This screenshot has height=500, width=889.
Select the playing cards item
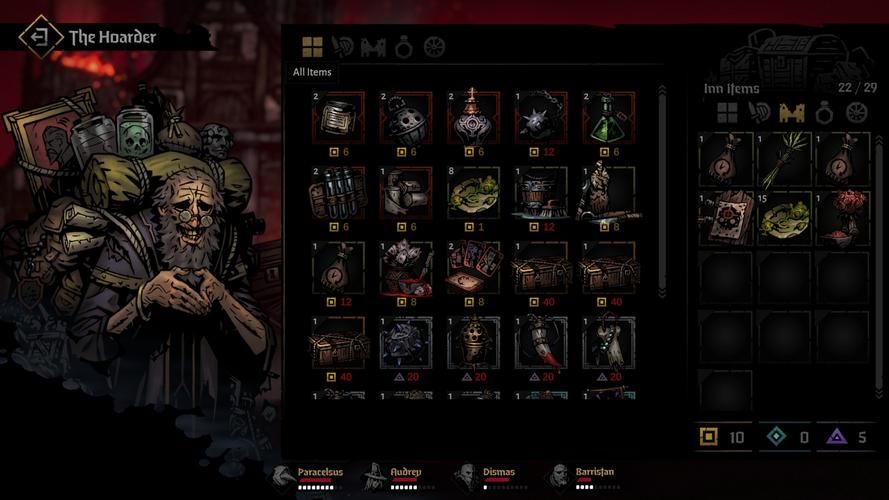[x=473, y=268]
